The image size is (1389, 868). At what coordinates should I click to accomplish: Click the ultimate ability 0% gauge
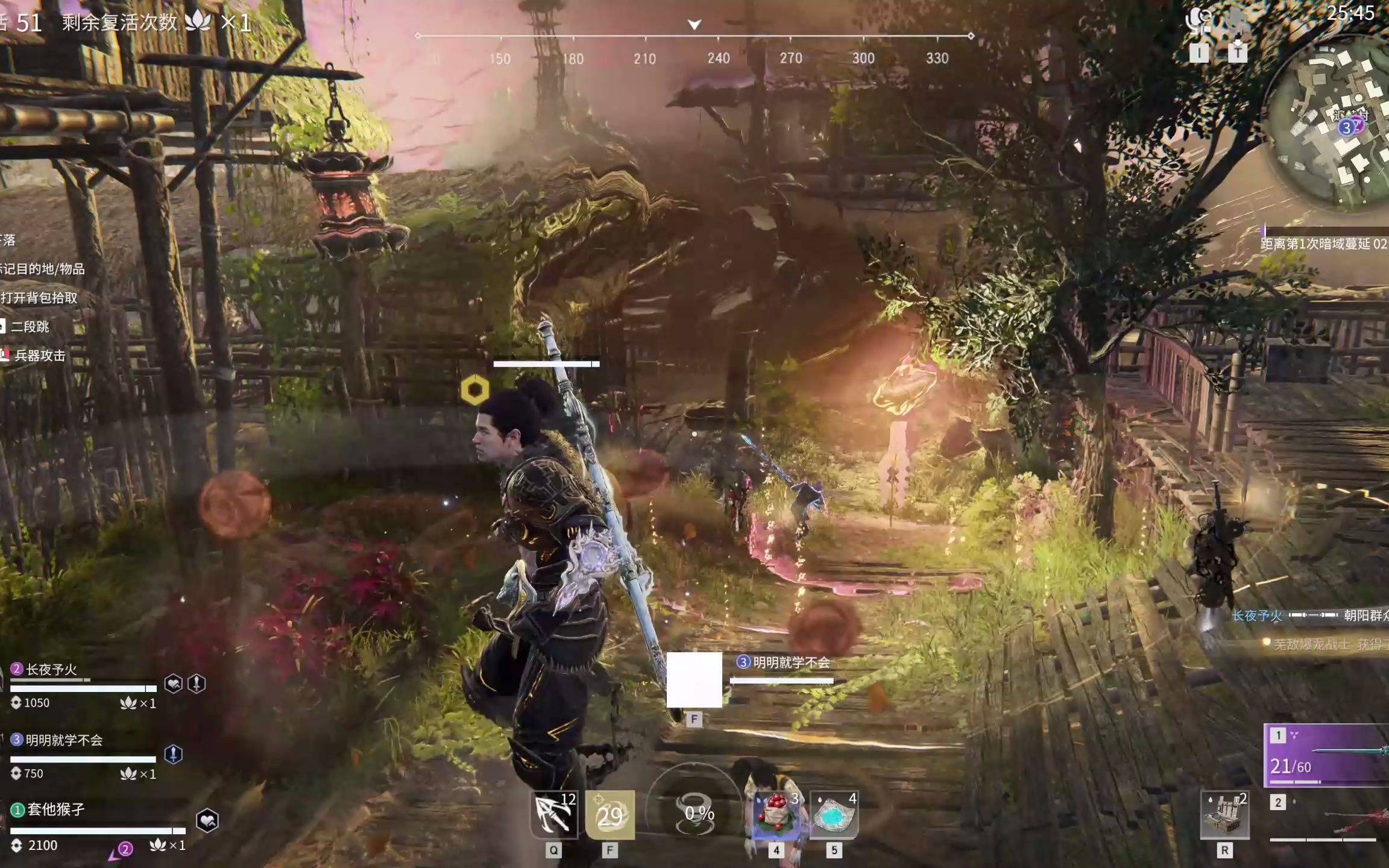tap(698, 813)
